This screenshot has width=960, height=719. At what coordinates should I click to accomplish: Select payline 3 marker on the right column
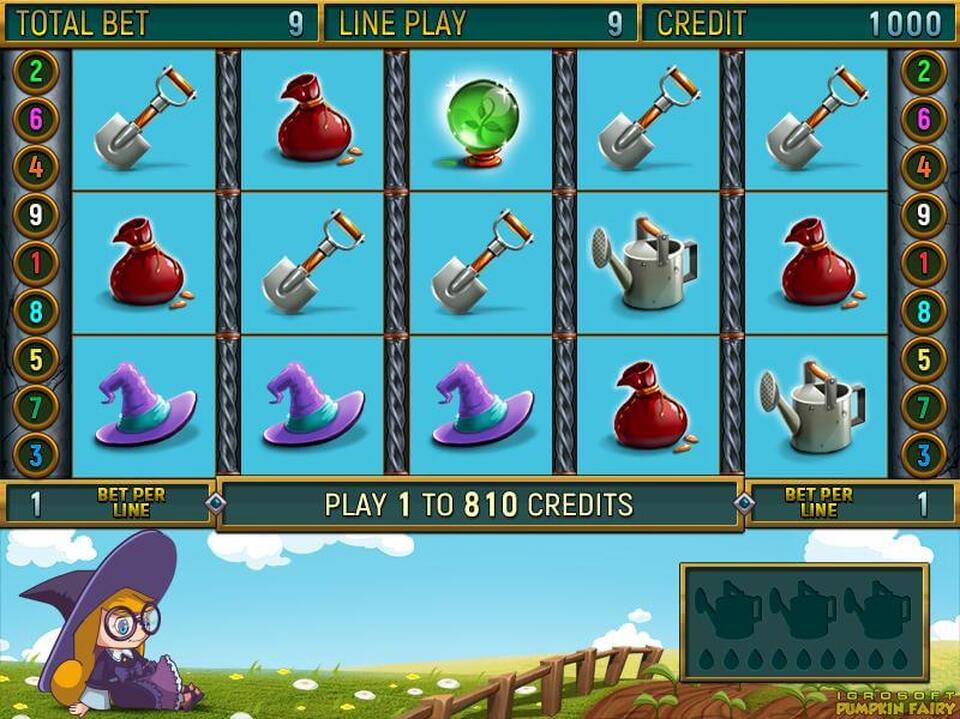[x=924, y=456]
